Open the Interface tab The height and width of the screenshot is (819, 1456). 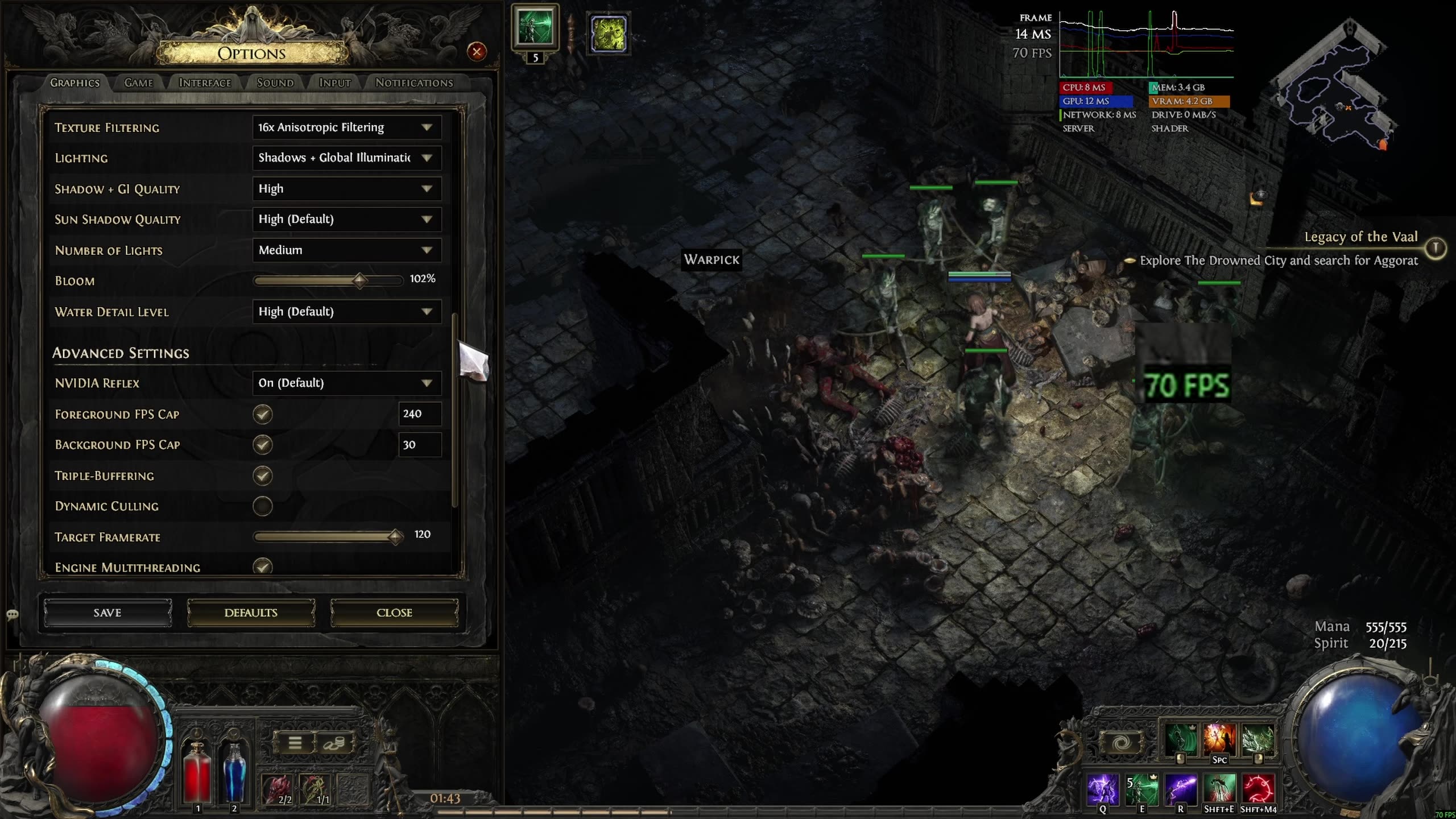coord(205,83)
